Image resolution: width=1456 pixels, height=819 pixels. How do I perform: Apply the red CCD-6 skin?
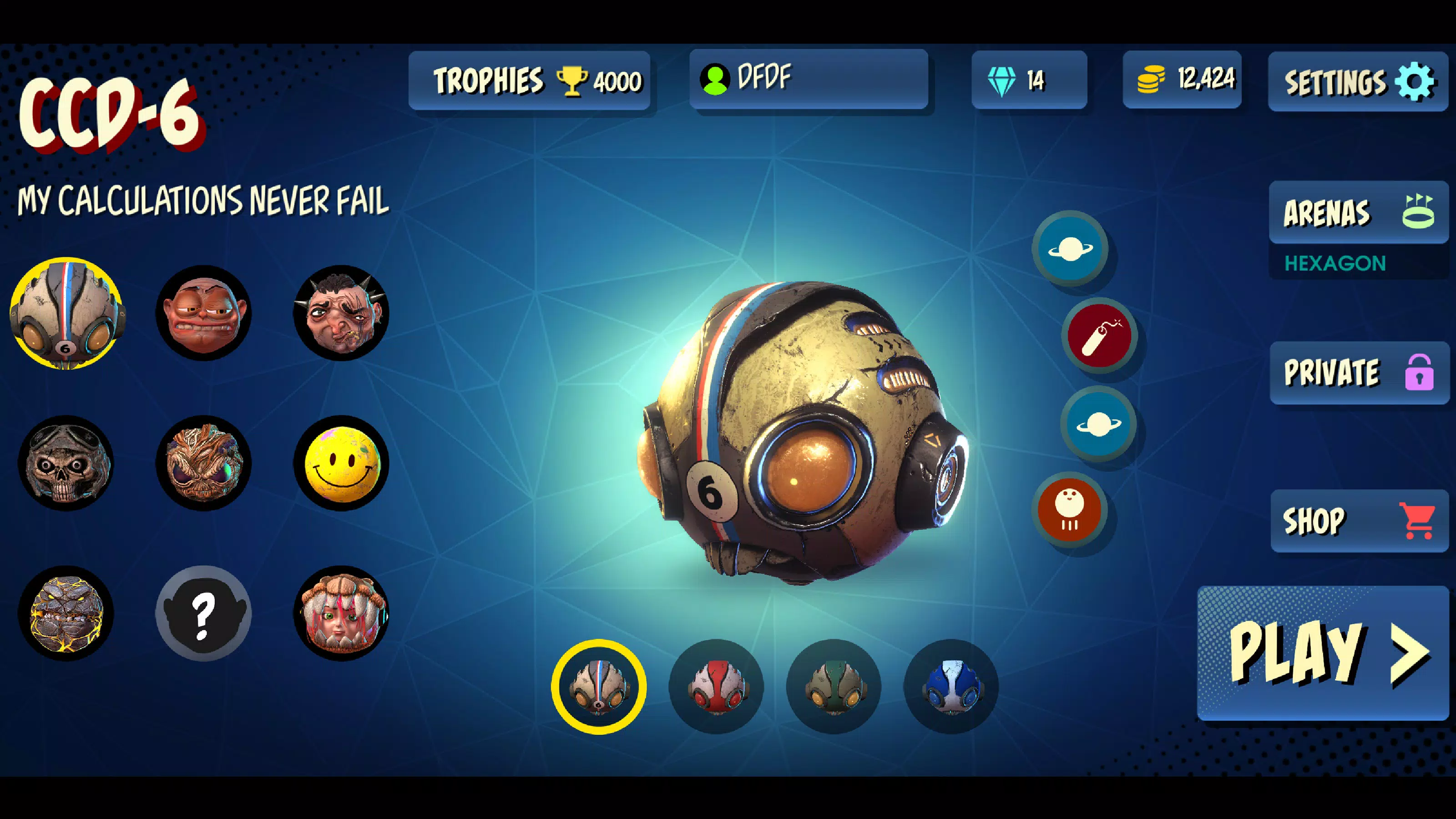coord(716,687)
